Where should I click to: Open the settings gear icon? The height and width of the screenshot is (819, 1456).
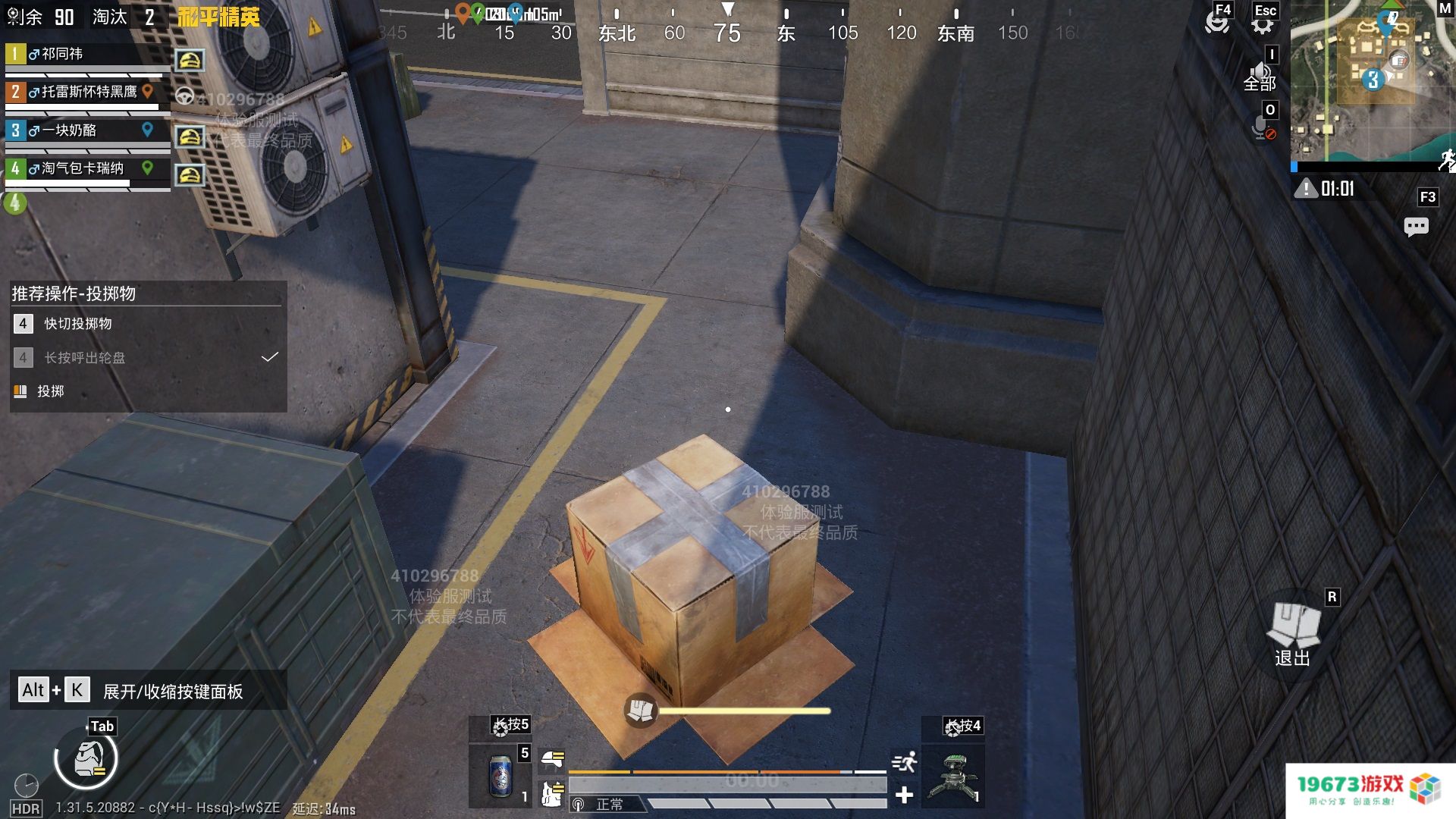(x=1262, y=24)
